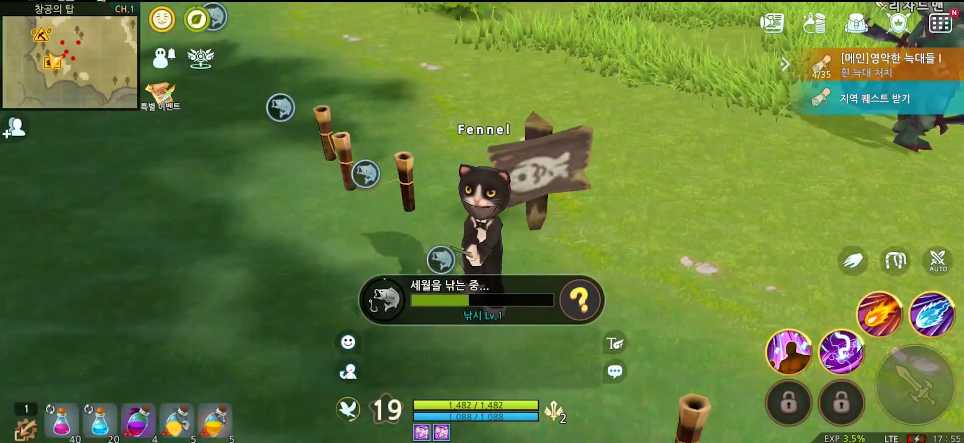The height and width of the screenshot is (443, 964).
Task: Select the green leaf buff icon
Action: (199, 19)
